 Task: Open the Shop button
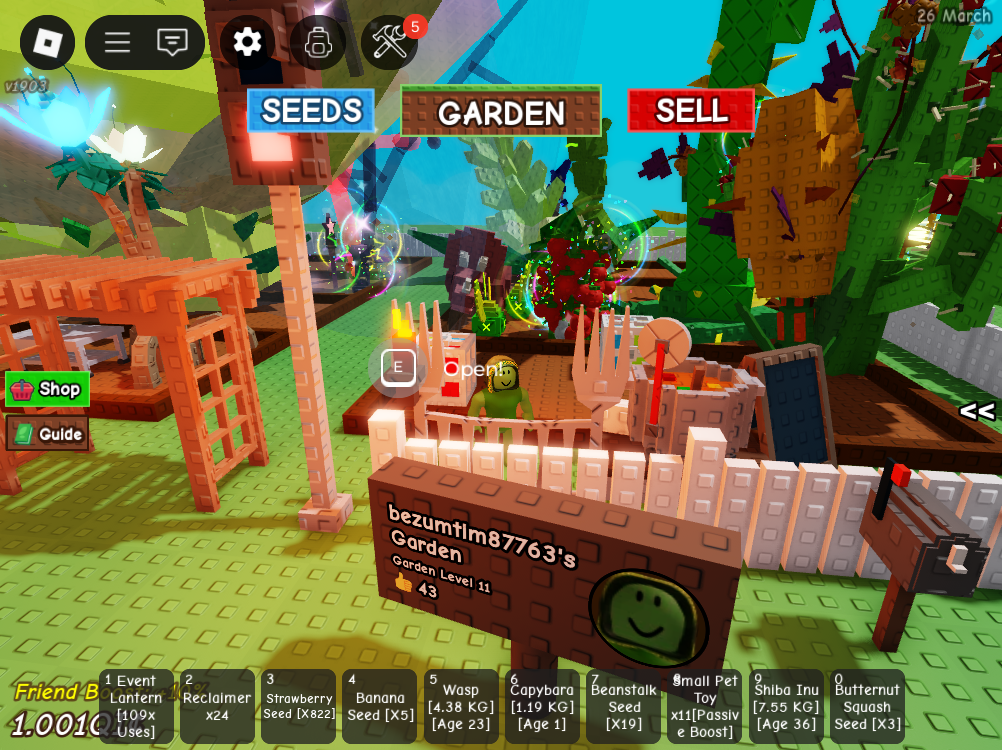pos(48,389)
